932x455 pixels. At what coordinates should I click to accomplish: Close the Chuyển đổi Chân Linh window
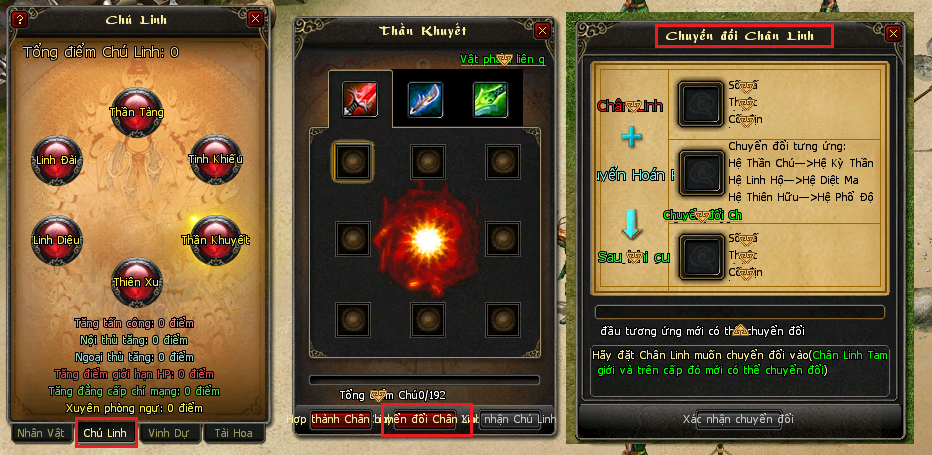click(893, 33)
